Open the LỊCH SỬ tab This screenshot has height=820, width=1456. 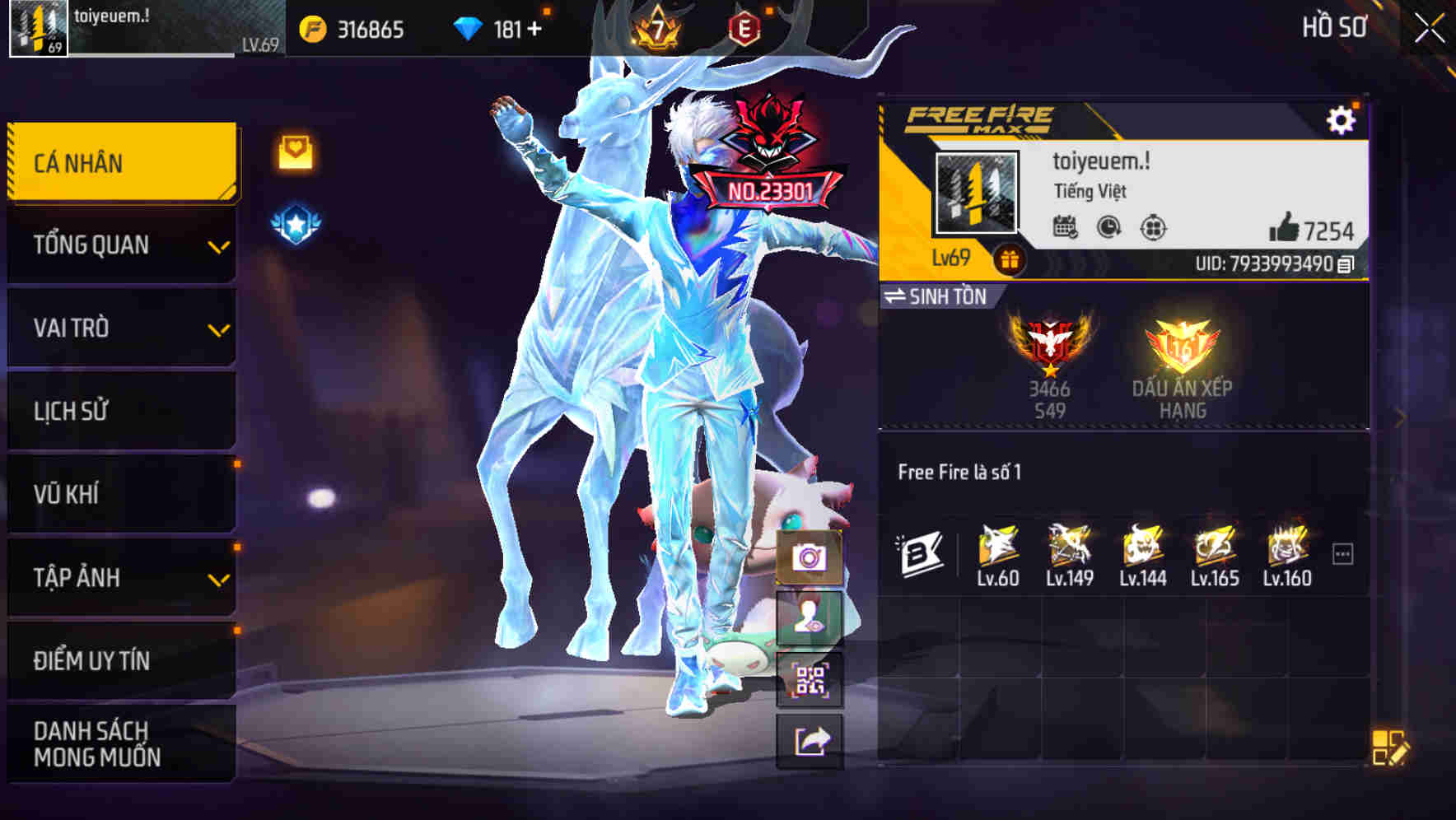(x=119, y=411)
